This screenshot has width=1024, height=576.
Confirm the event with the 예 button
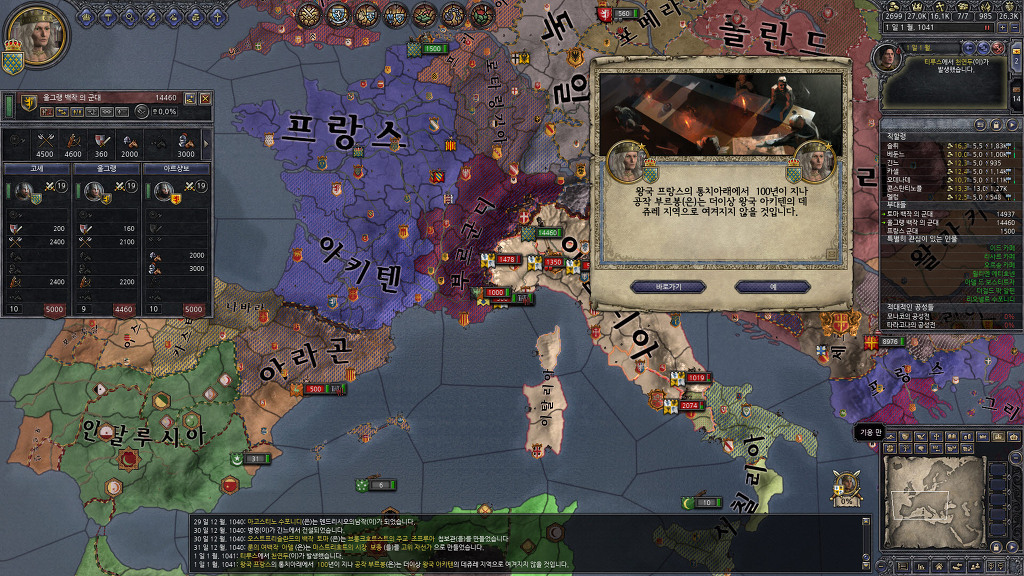773,286
